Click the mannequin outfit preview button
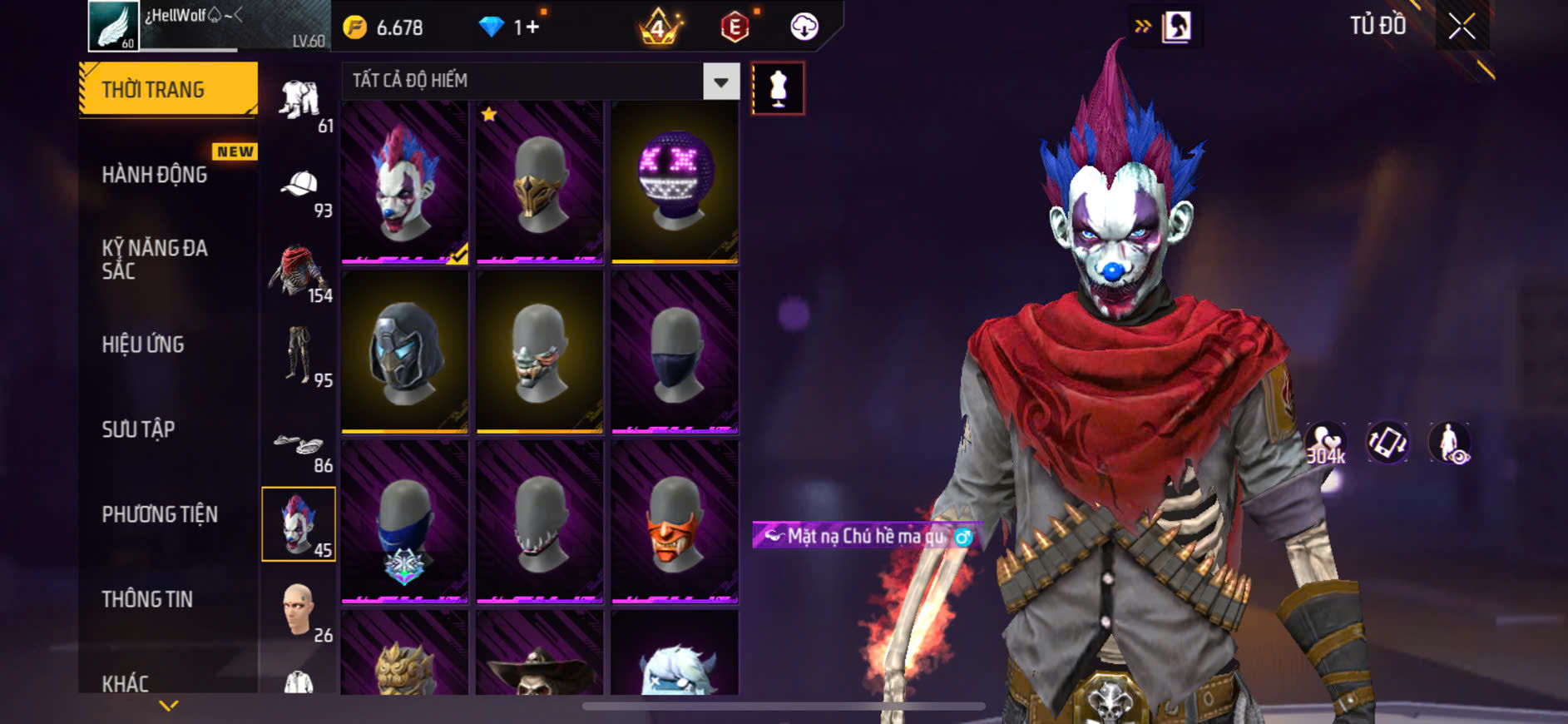The height and width of the screenshot is (724, 1568). (x=778, y=88)
